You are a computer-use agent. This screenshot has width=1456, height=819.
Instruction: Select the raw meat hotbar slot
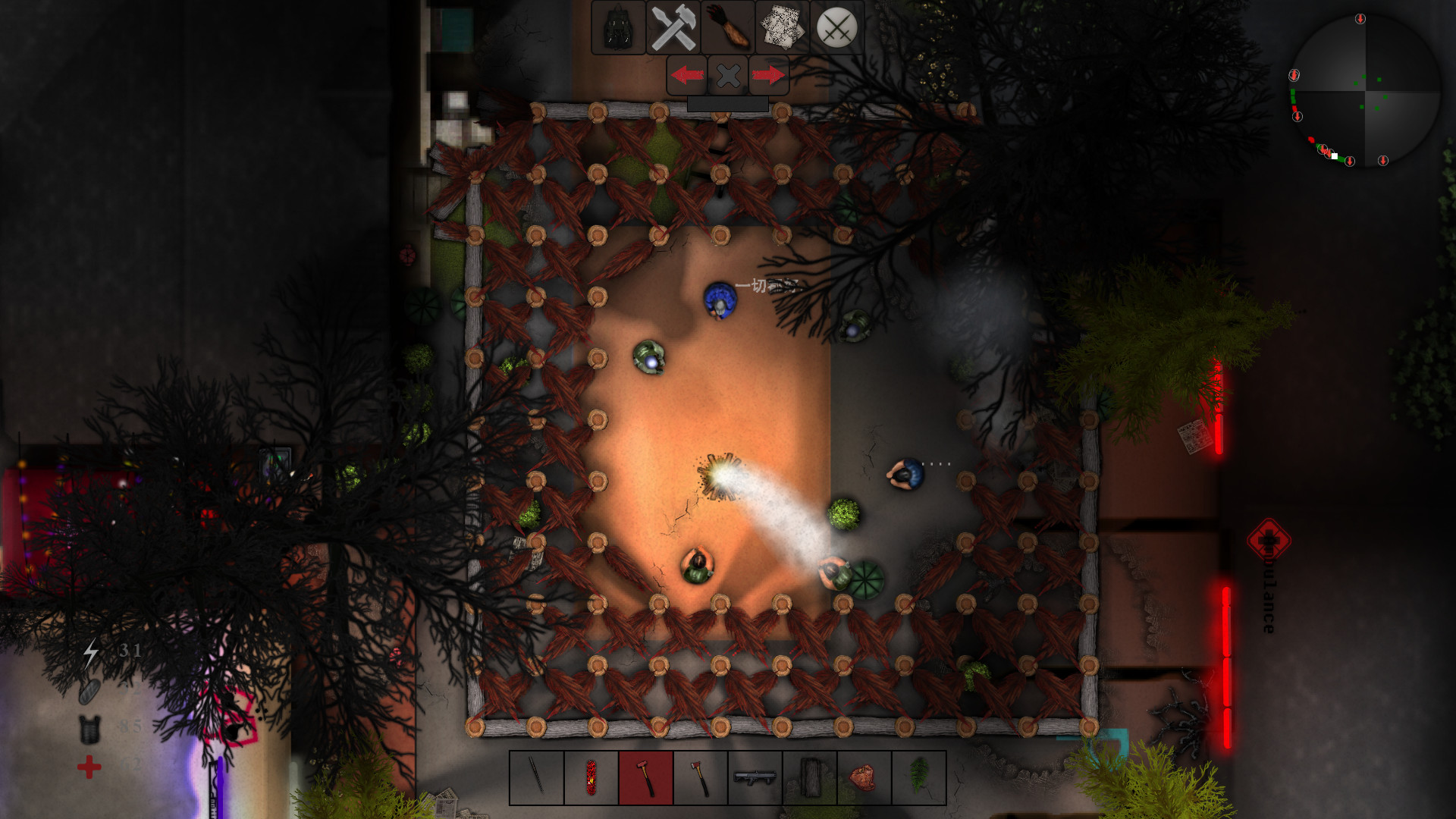[864, 778]
